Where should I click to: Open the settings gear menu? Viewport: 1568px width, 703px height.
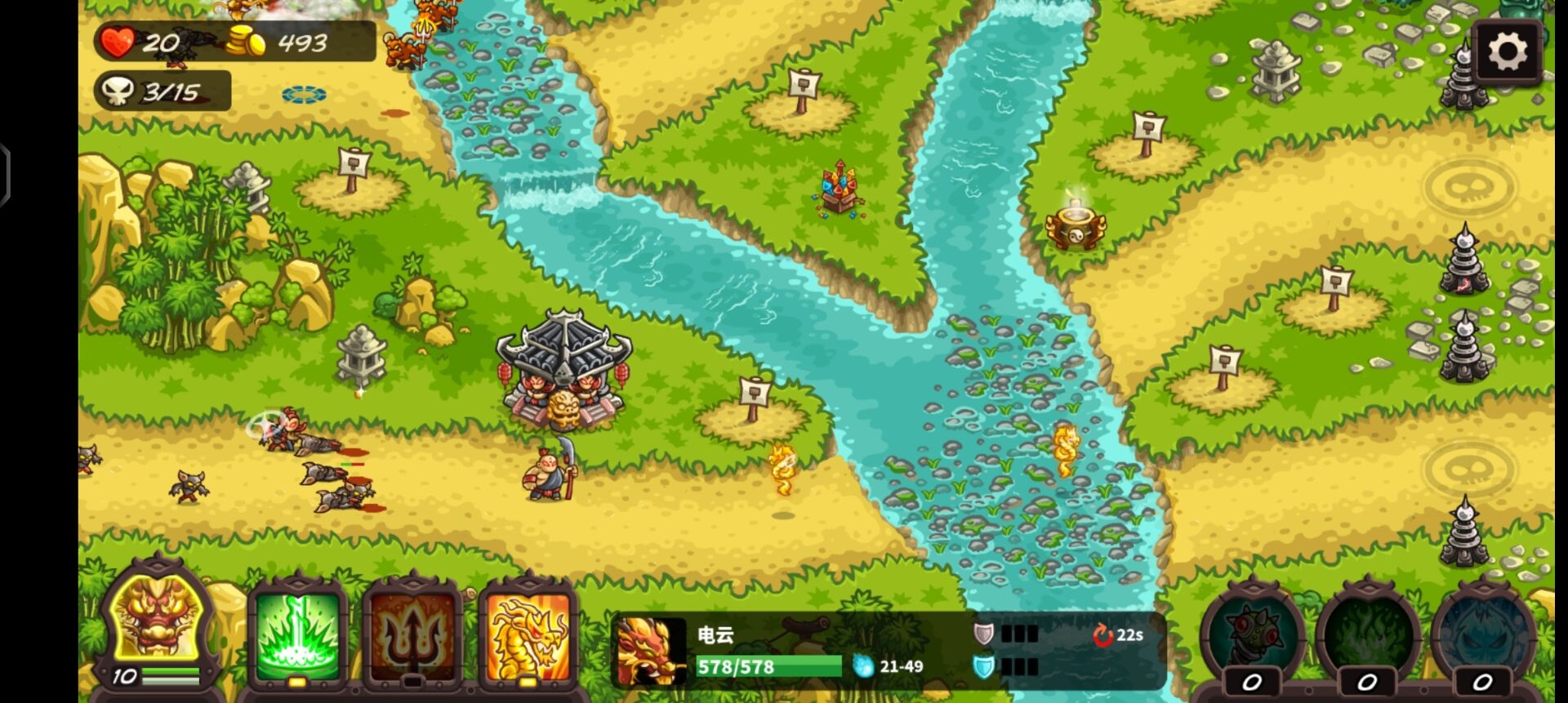click(x=1507, y=53)
